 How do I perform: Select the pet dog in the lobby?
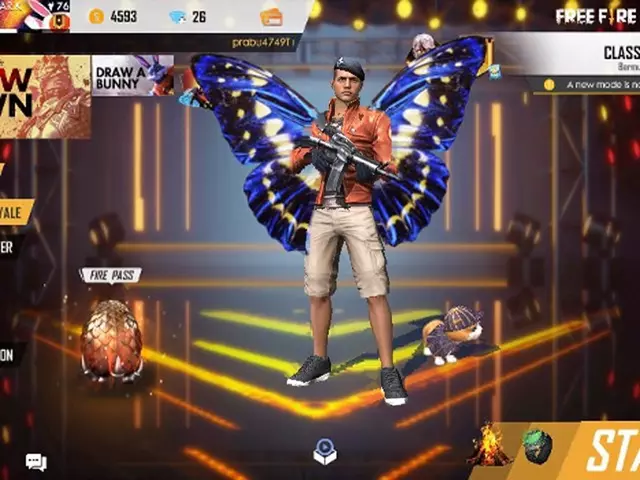(x=451, y=335)
